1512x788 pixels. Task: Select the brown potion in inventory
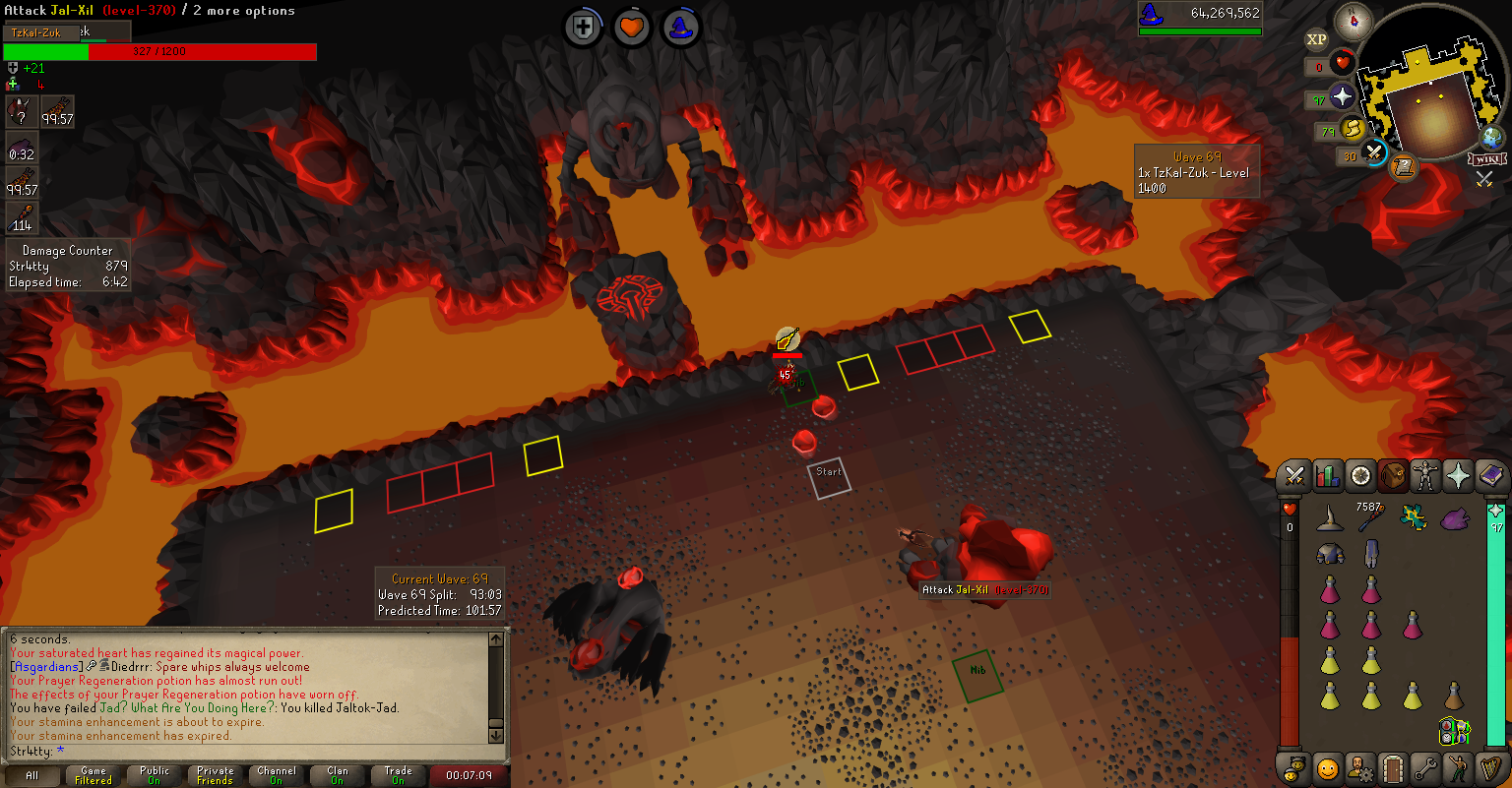1453,697
